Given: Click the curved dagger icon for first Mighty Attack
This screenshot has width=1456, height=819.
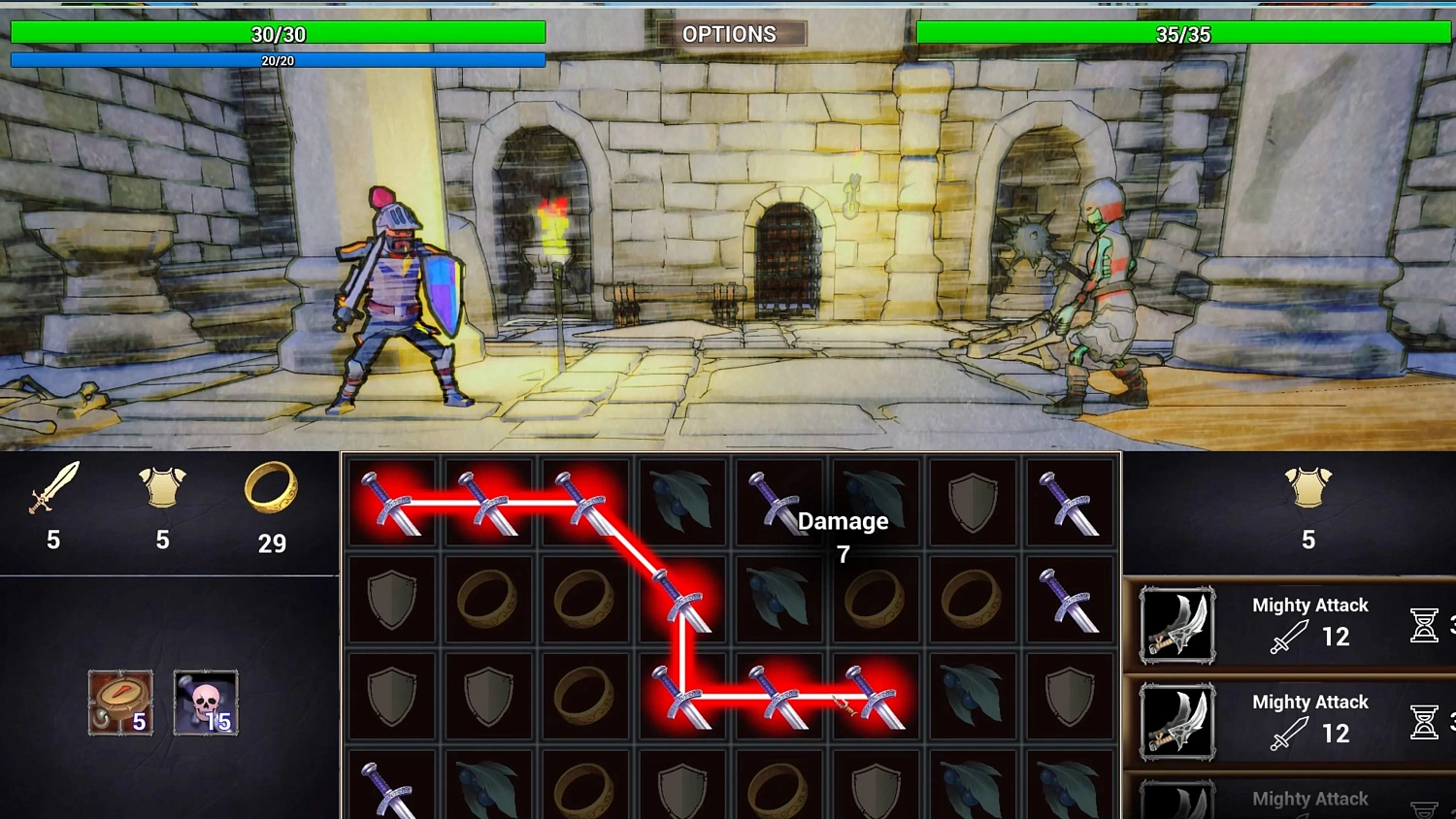Looking at the screenshot, I should (1176, 625).
